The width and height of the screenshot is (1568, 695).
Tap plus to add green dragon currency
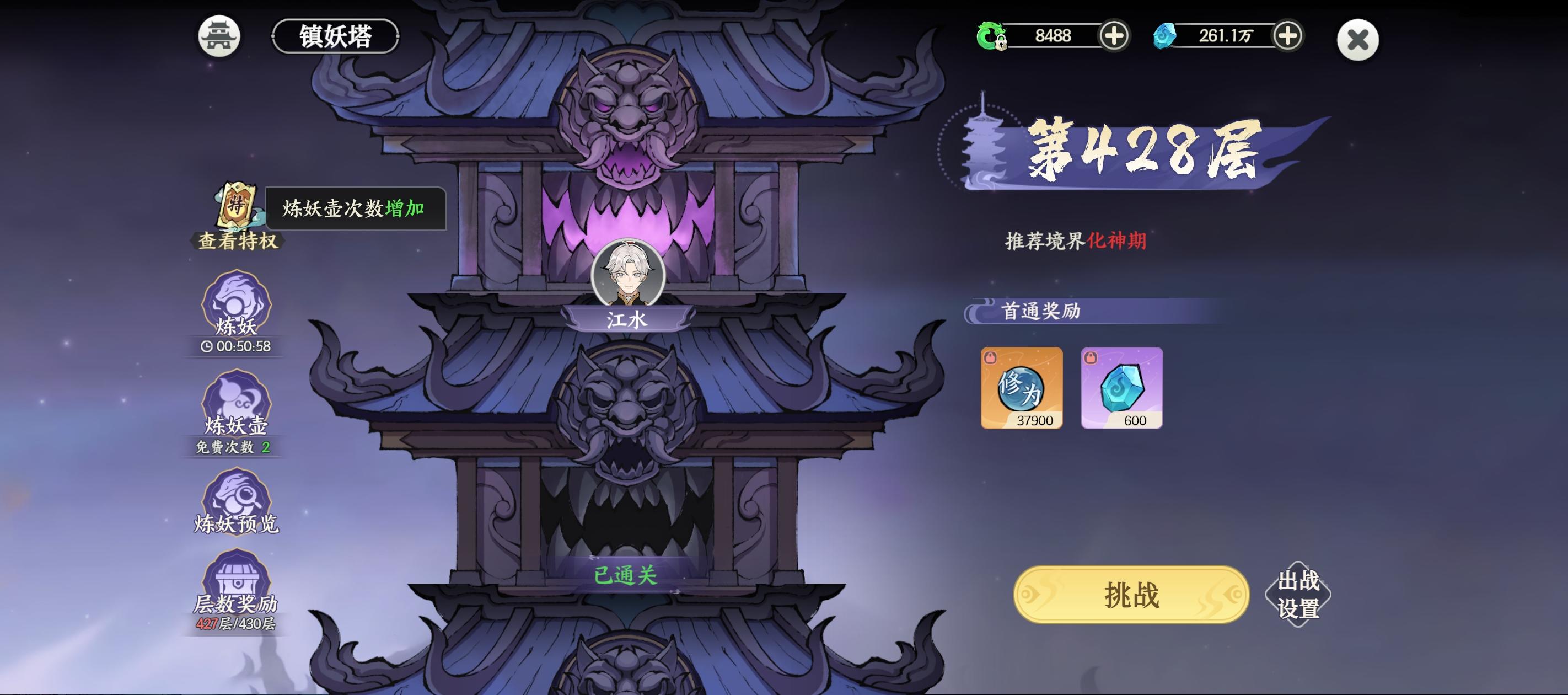coord(1114,36)
